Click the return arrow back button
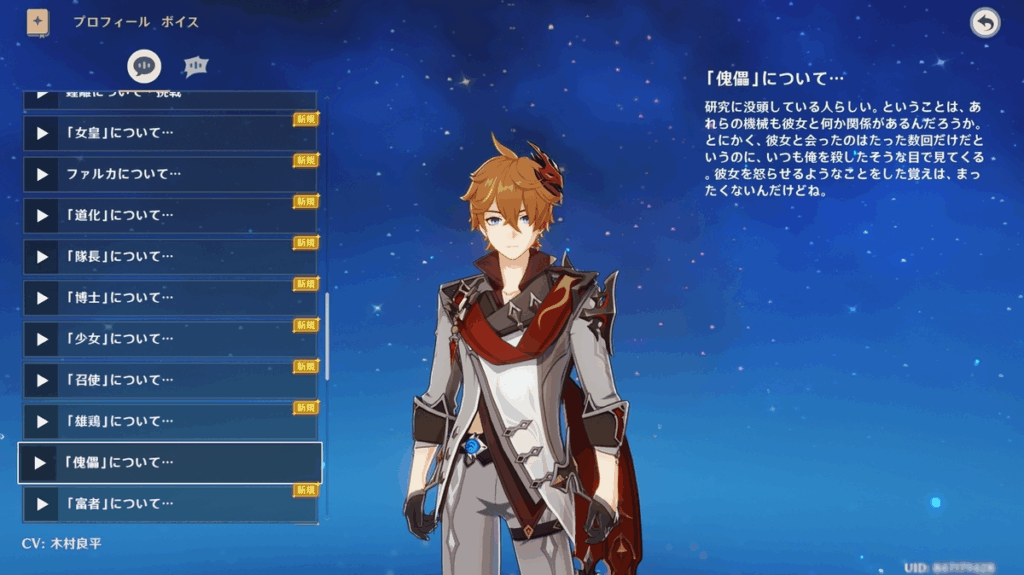This screenshot has height=575, width=1024. (x=985, y=23)
